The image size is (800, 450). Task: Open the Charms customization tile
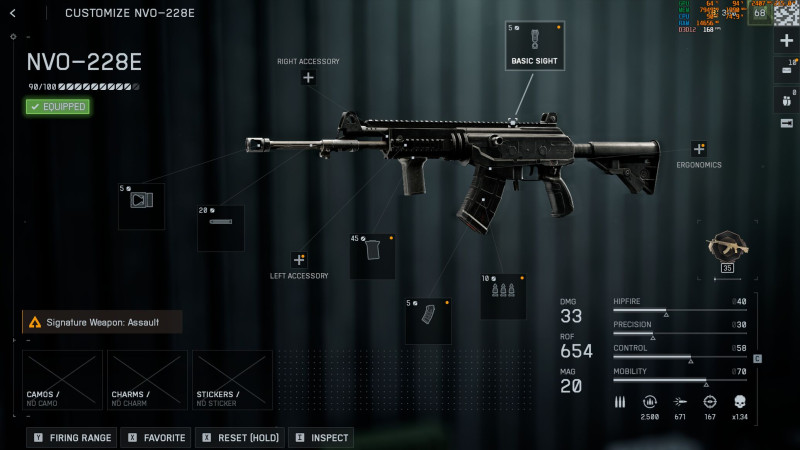[147, 379]
